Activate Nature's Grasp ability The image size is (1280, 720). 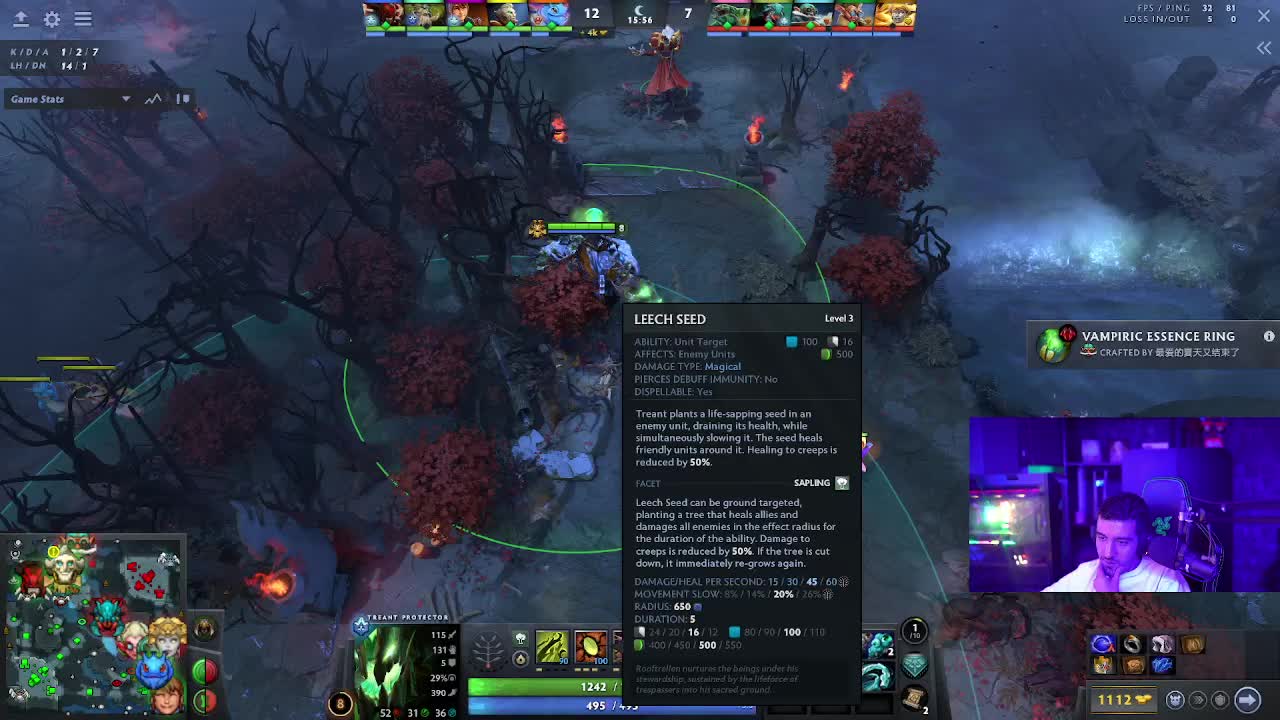(552, 647)
